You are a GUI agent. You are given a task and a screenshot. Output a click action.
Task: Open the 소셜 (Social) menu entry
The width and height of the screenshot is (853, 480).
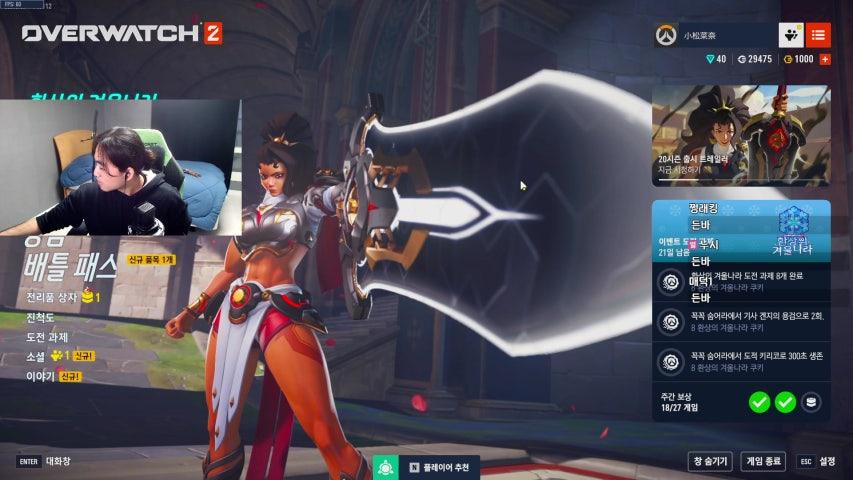tap(36, 356)
